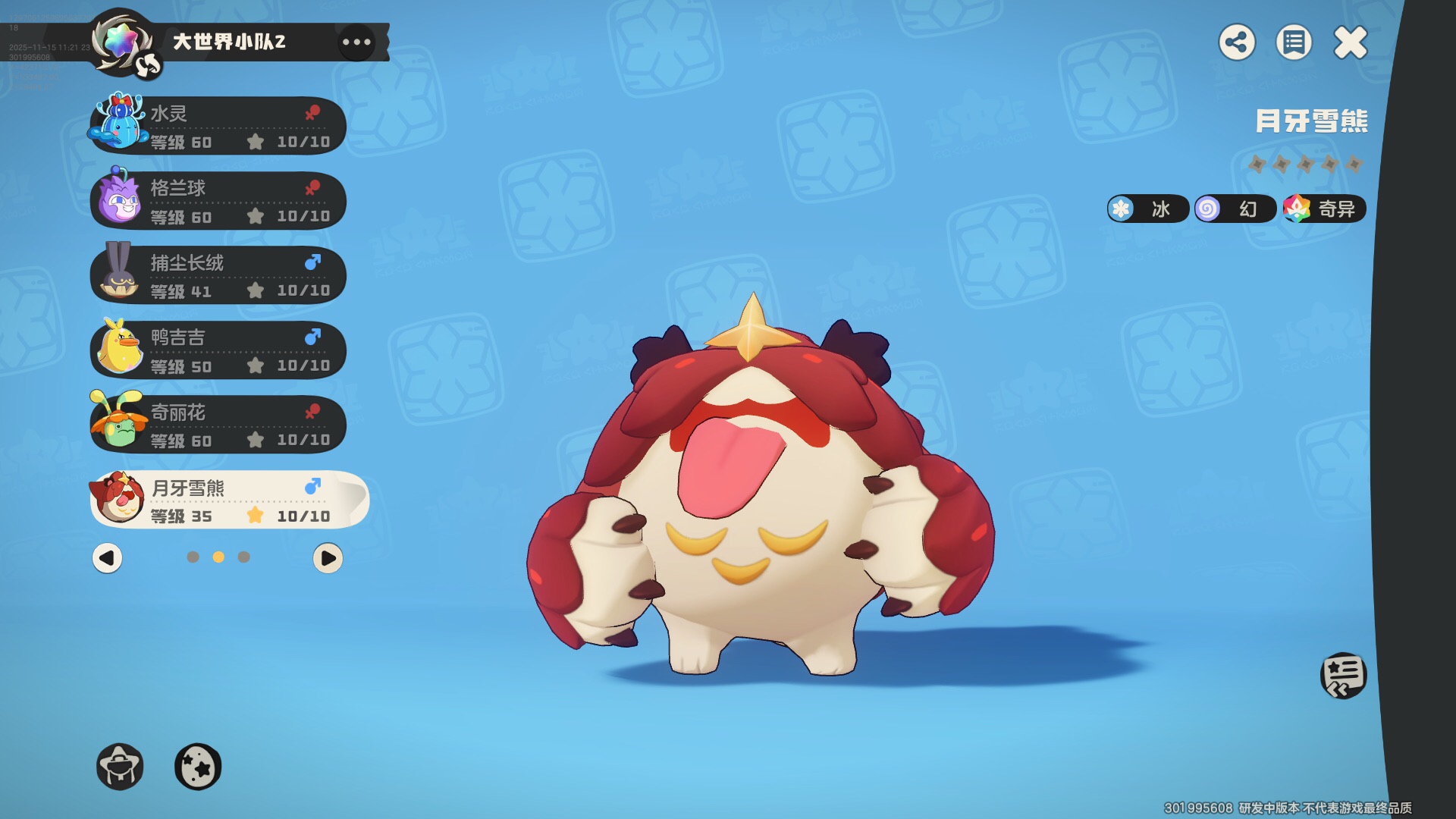Show the 幻 type info tag
Viewport: 1456px width, 819px height.
pyautogui.click(x=1235, y=209)
